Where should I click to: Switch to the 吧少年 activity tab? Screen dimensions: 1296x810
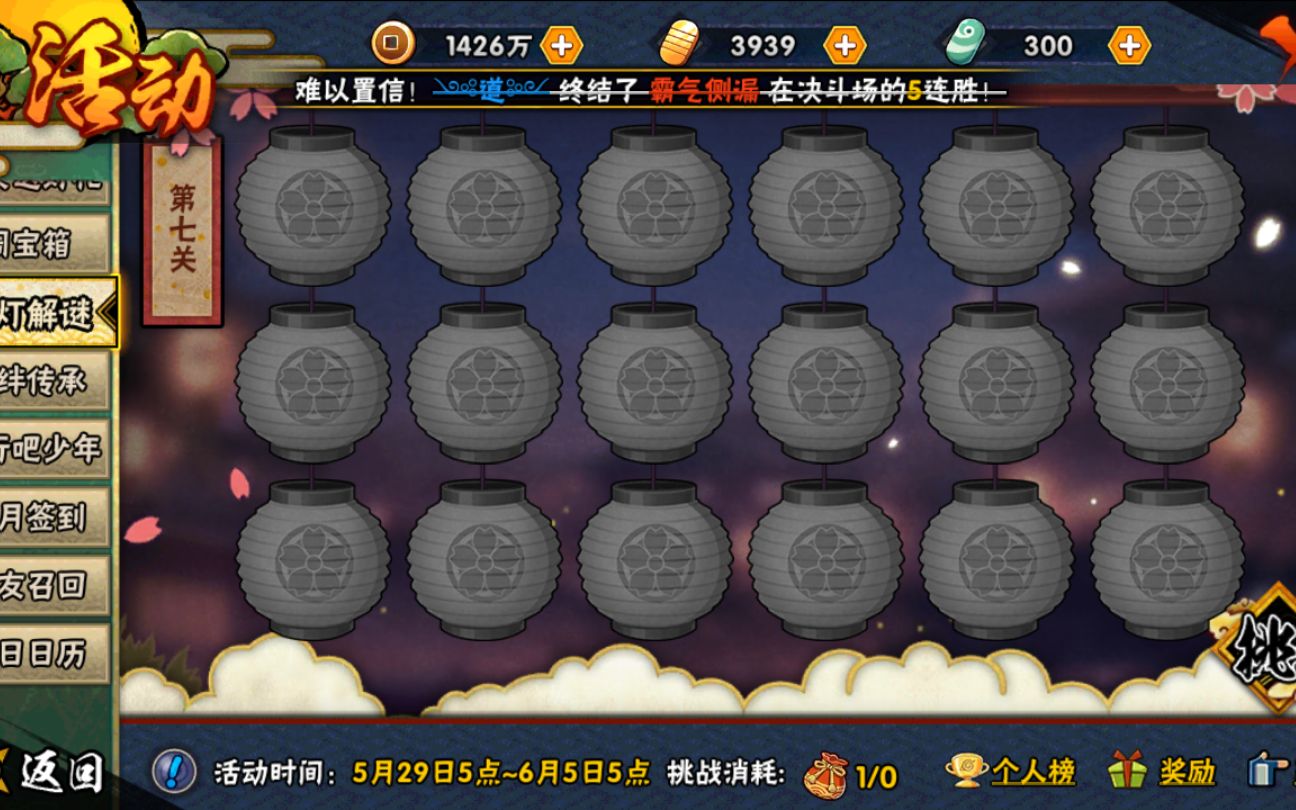point(52,449)
